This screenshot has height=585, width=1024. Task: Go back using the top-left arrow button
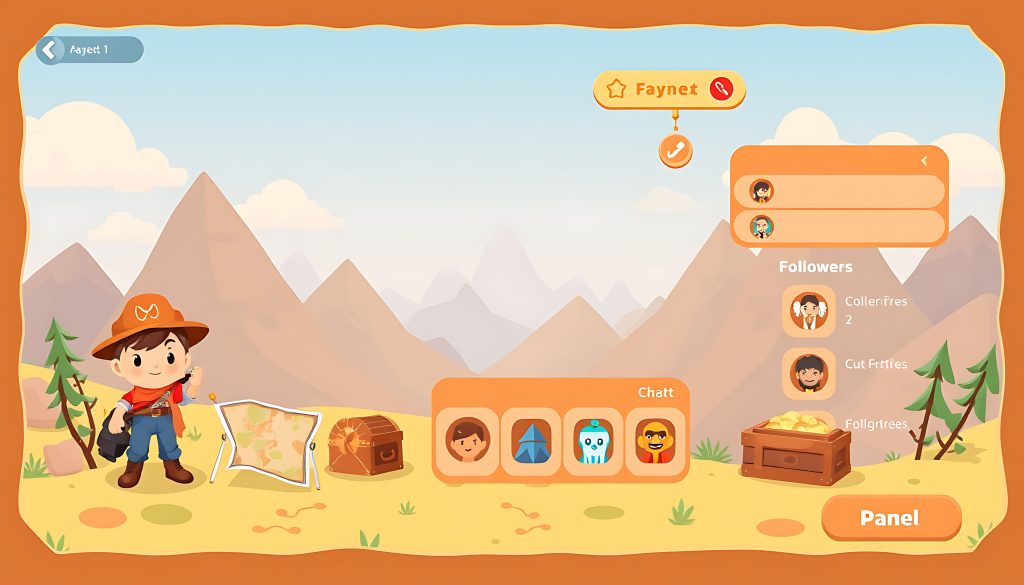coord(50,50)
